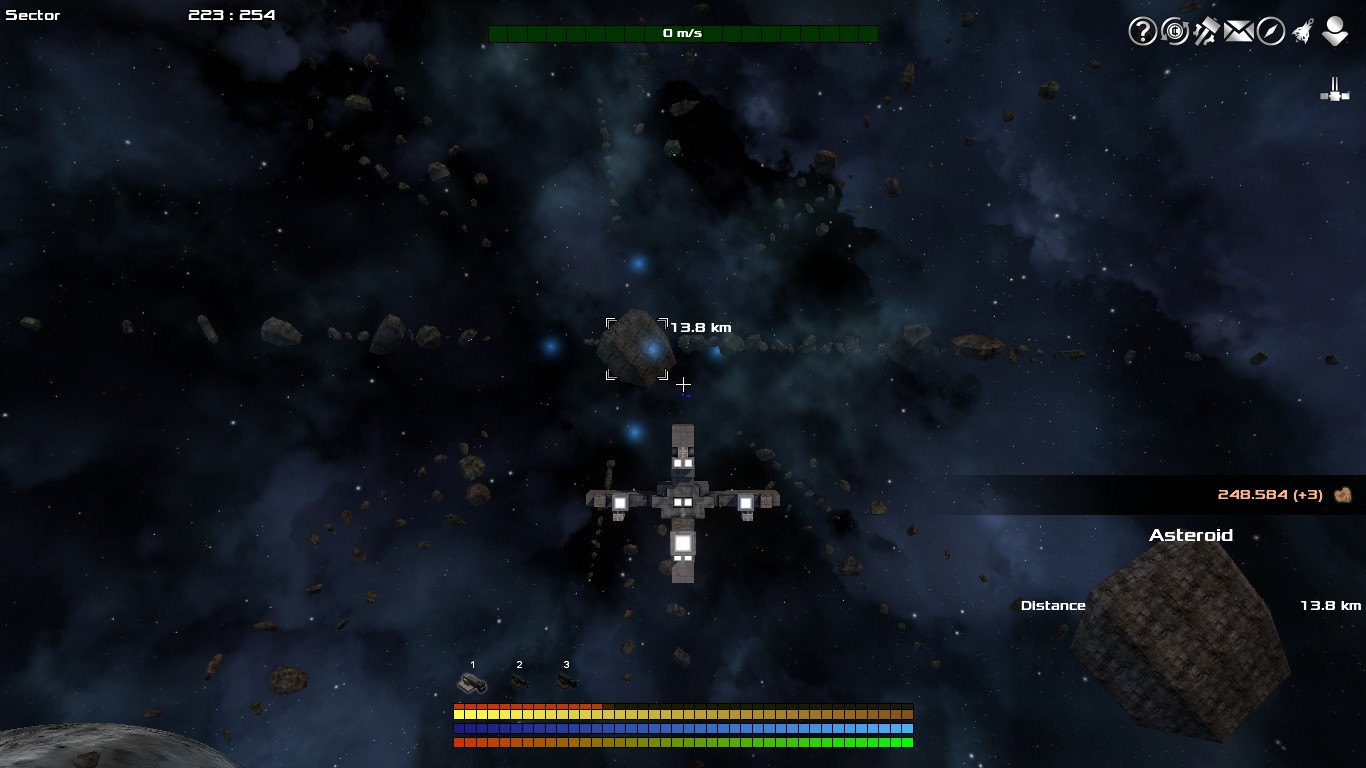Screen dimensions: 1366x768
Task: Select weapon group 2 turret icon
Action: [x=519, y=683]
